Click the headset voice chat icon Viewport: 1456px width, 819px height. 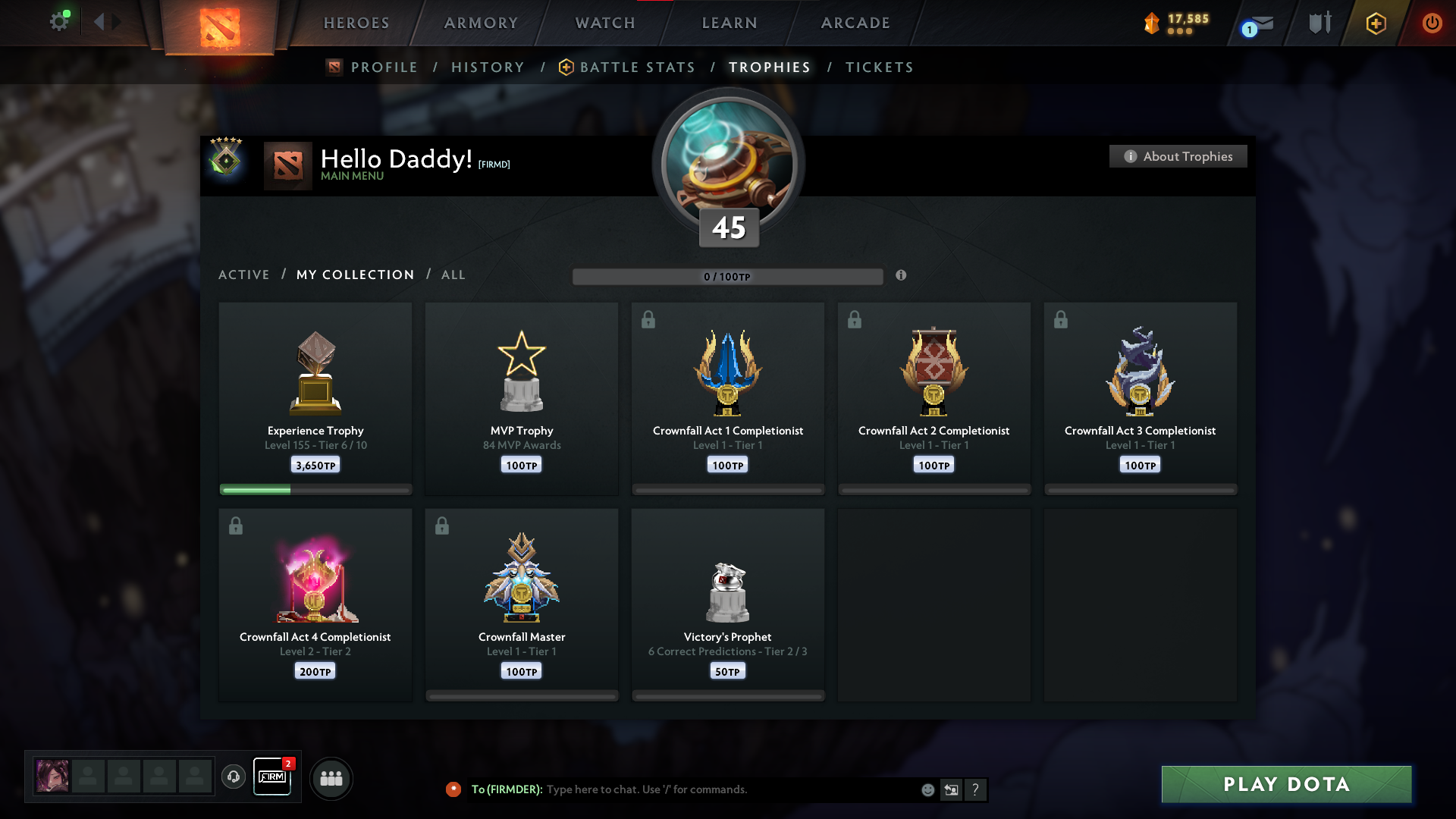click(234, 777)
